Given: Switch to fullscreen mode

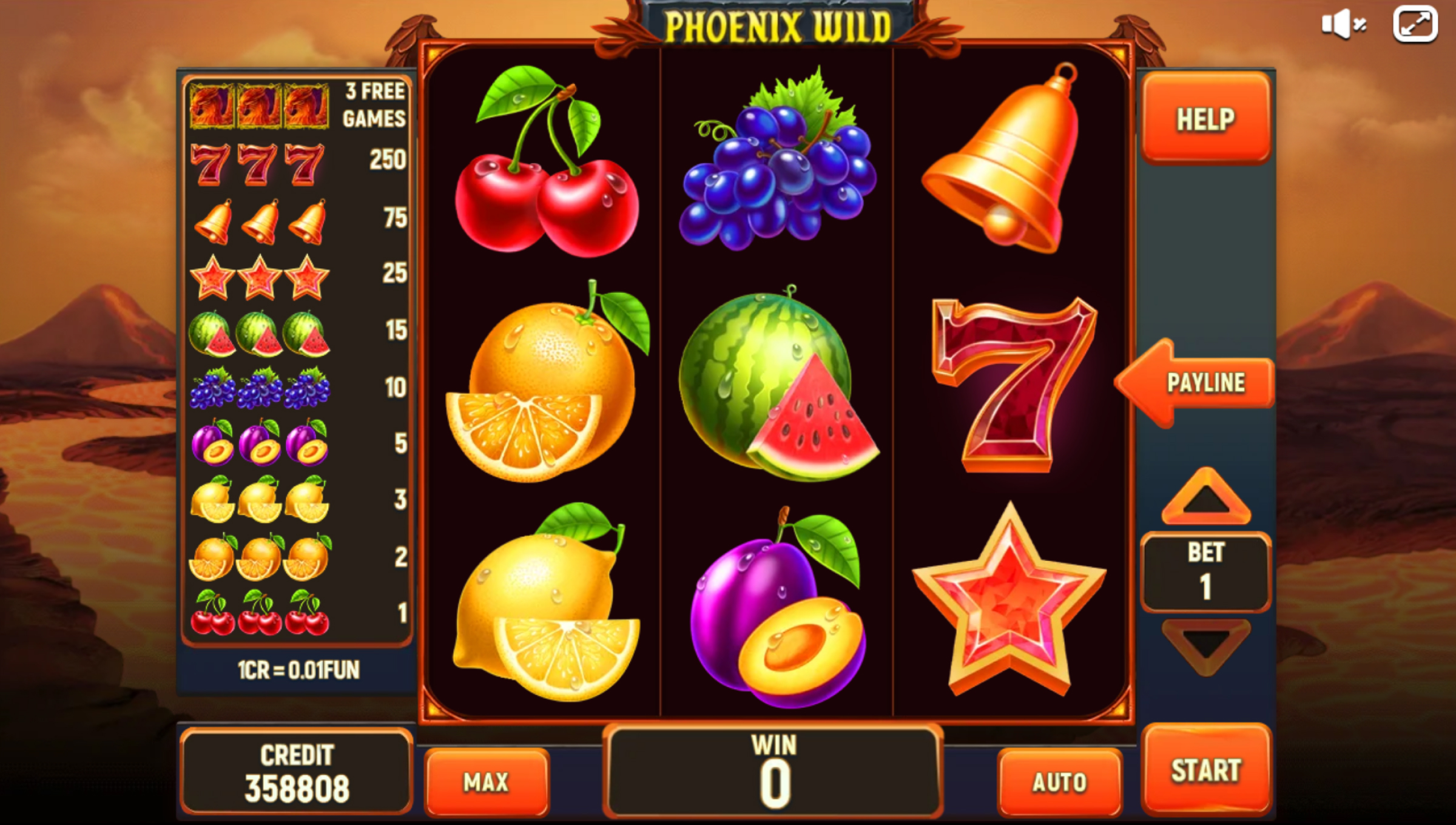Looking at the screenshot, I should tap(1415, 25).
